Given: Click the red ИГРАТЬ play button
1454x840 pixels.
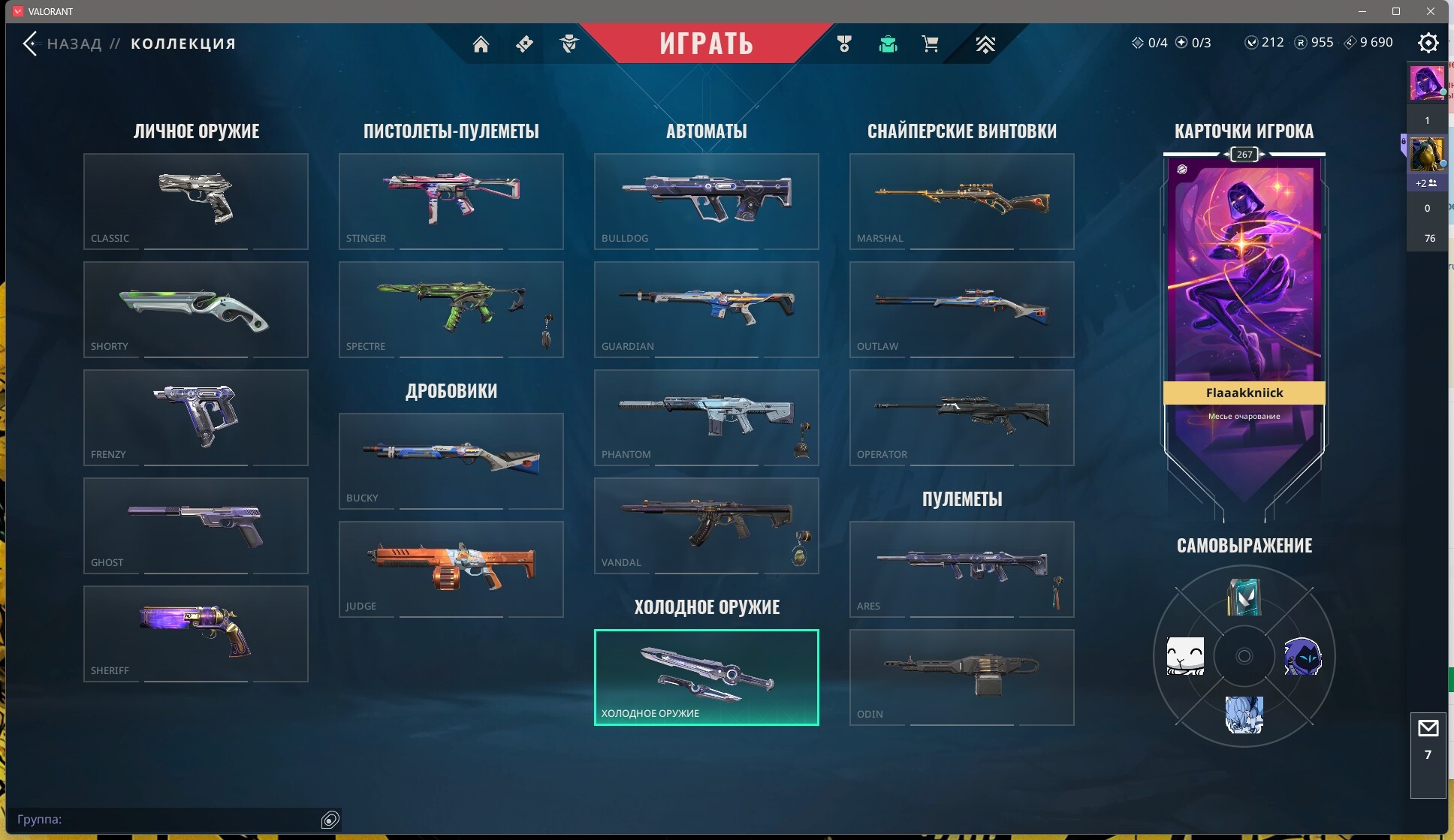Looking at the screenshot, I should tap(706, 44).
